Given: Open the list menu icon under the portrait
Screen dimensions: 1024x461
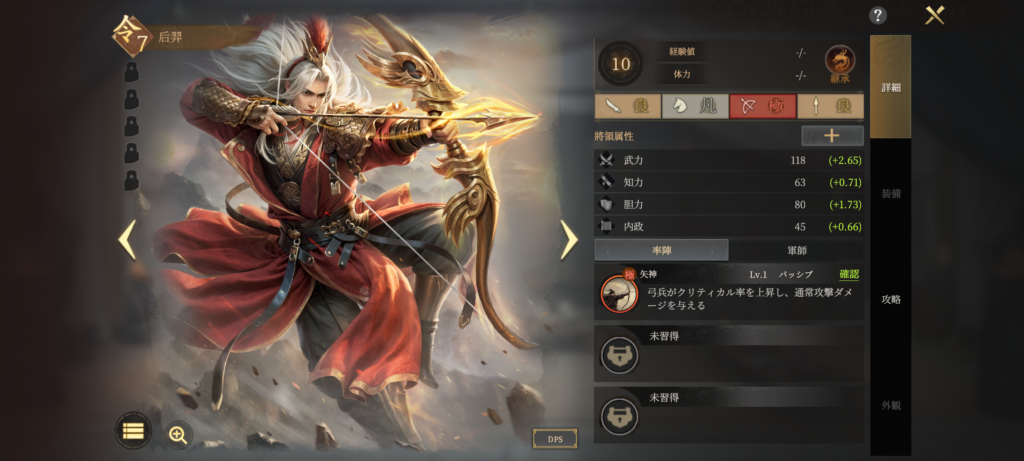Looking at the screenshot, I should click(133, 430).
